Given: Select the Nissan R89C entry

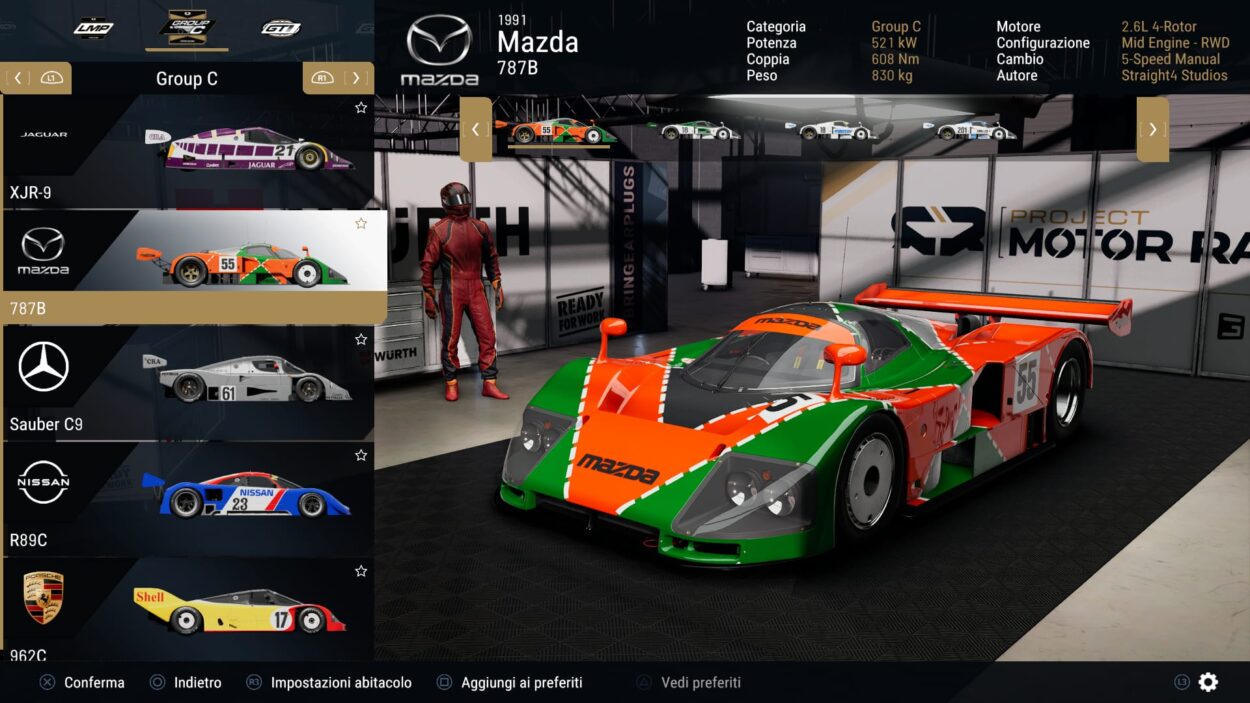Looking at the screenshot, I should [x=187, y=498].
